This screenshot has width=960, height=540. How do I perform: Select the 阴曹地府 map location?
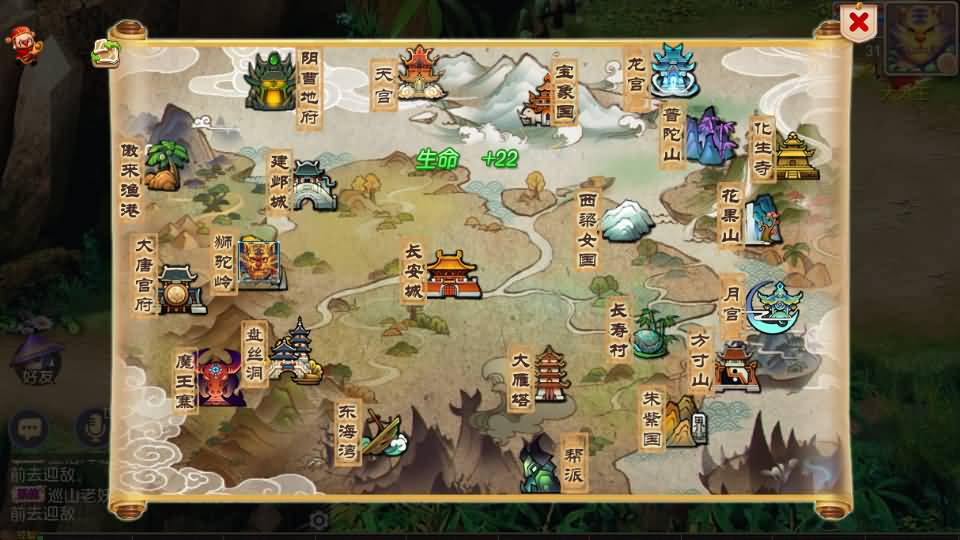[x=271, y=80]
